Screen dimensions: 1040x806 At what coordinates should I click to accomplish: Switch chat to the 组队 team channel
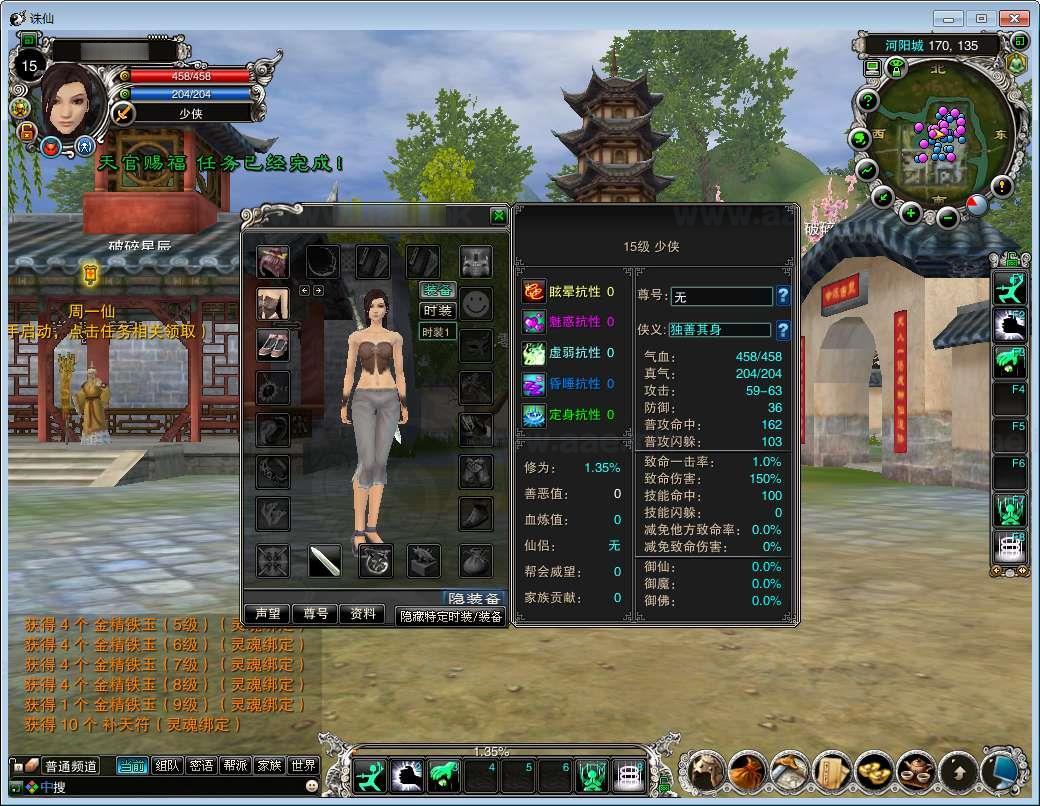click(168, 766)
